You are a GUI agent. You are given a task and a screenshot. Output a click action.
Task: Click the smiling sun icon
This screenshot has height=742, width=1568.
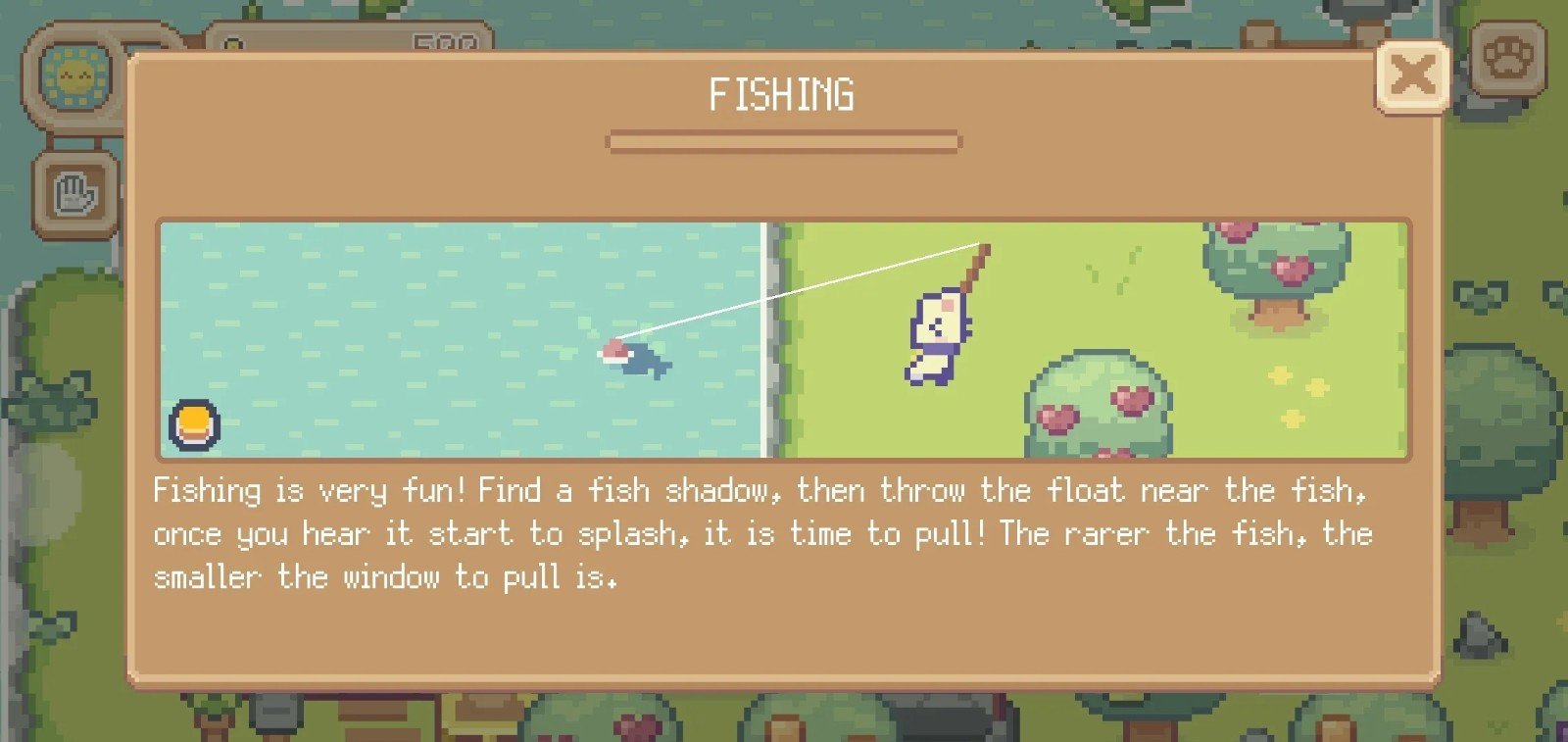coord(75,75)
